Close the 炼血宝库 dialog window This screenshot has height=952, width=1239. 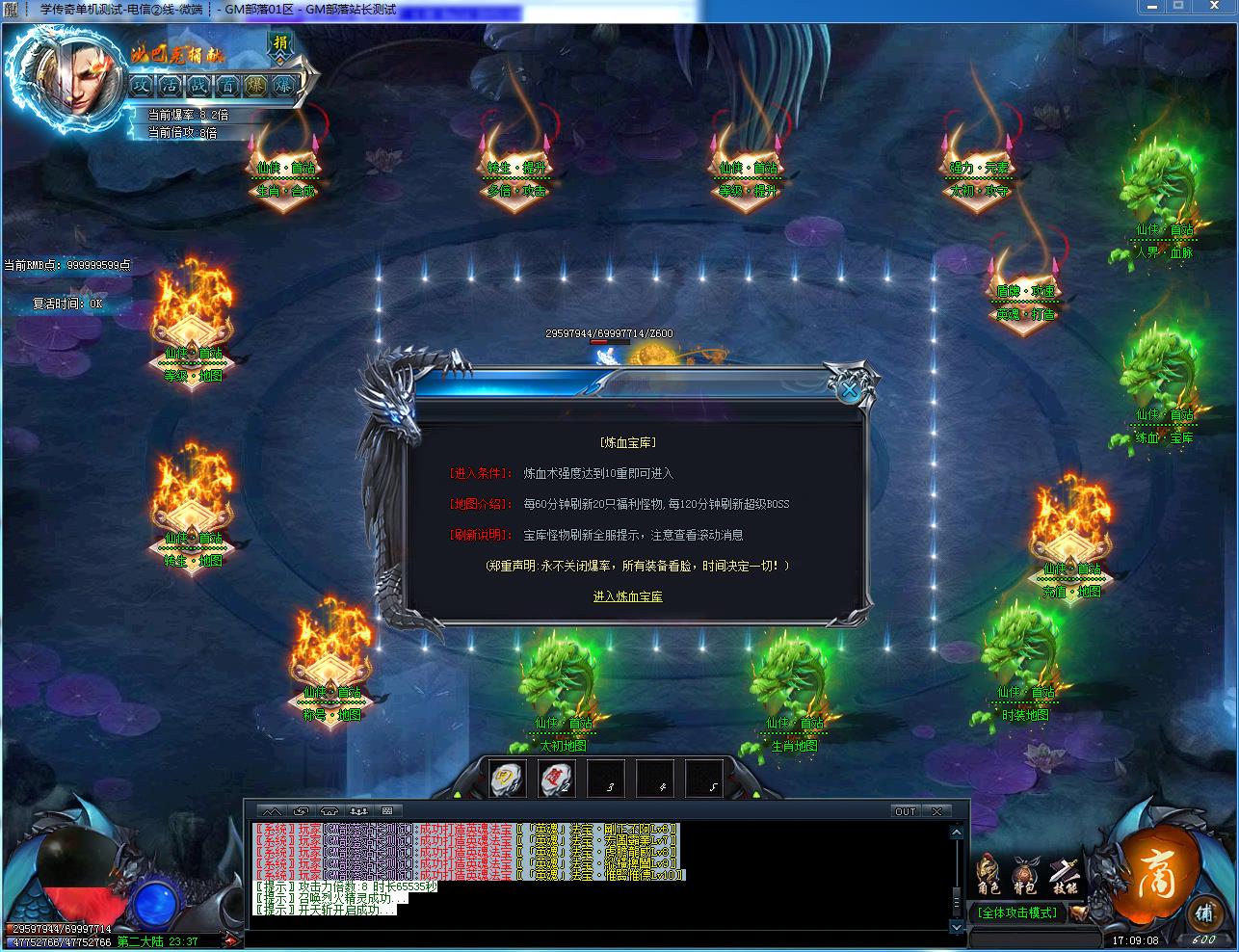pyautogui.click(x=849, y=388)
